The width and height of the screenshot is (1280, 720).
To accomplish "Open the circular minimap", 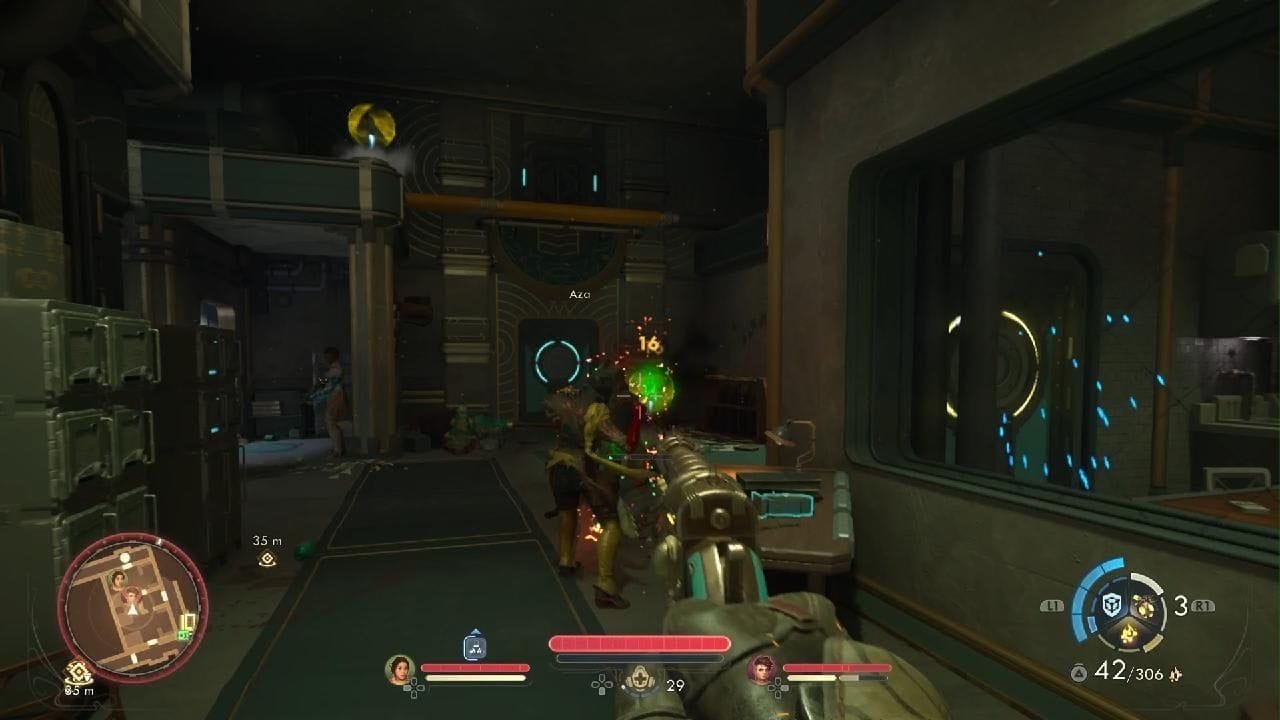I will click(x=132, y=607).
